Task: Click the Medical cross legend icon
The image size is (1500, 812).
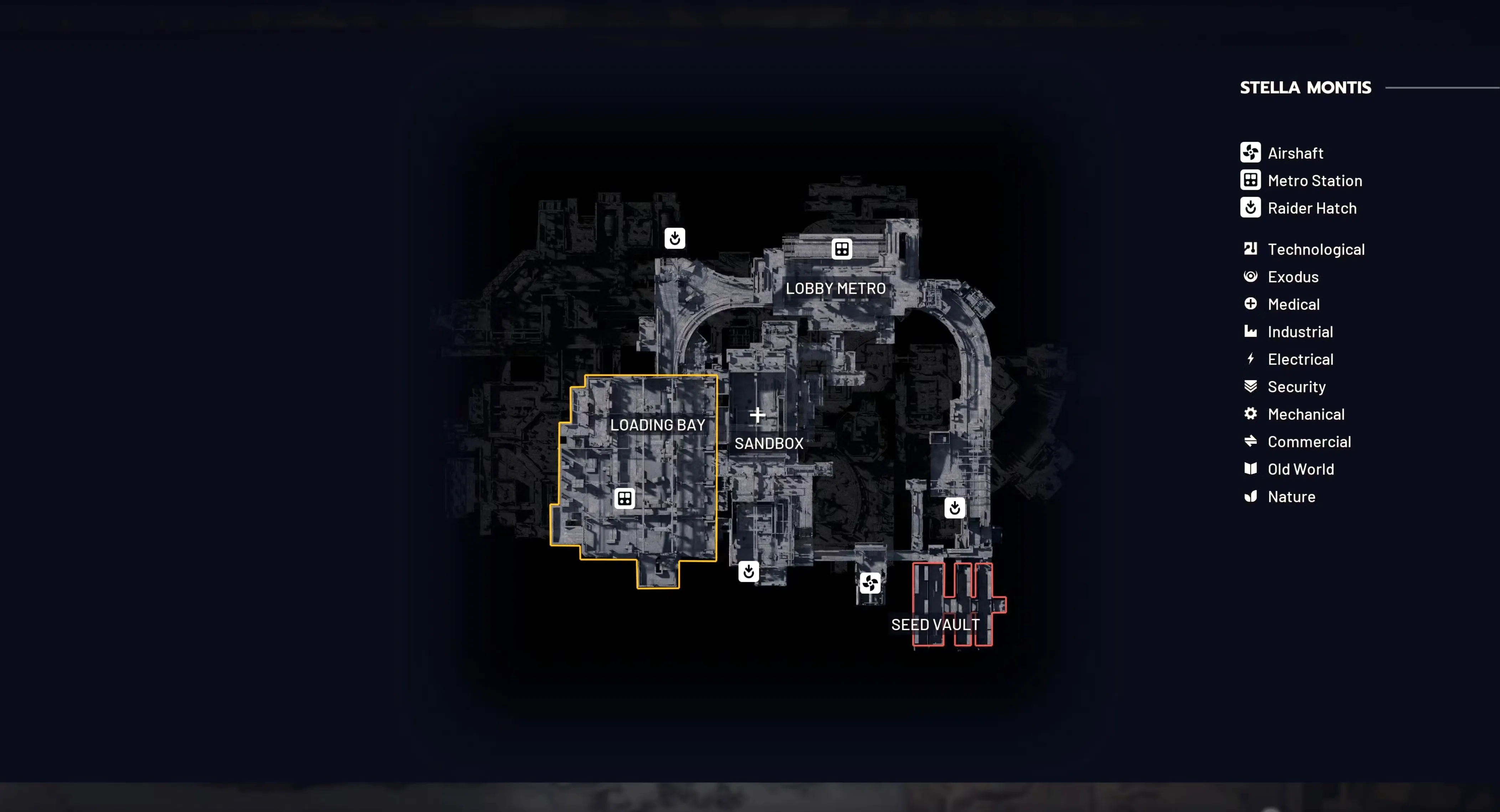Action: click(x=1251, y=304)
